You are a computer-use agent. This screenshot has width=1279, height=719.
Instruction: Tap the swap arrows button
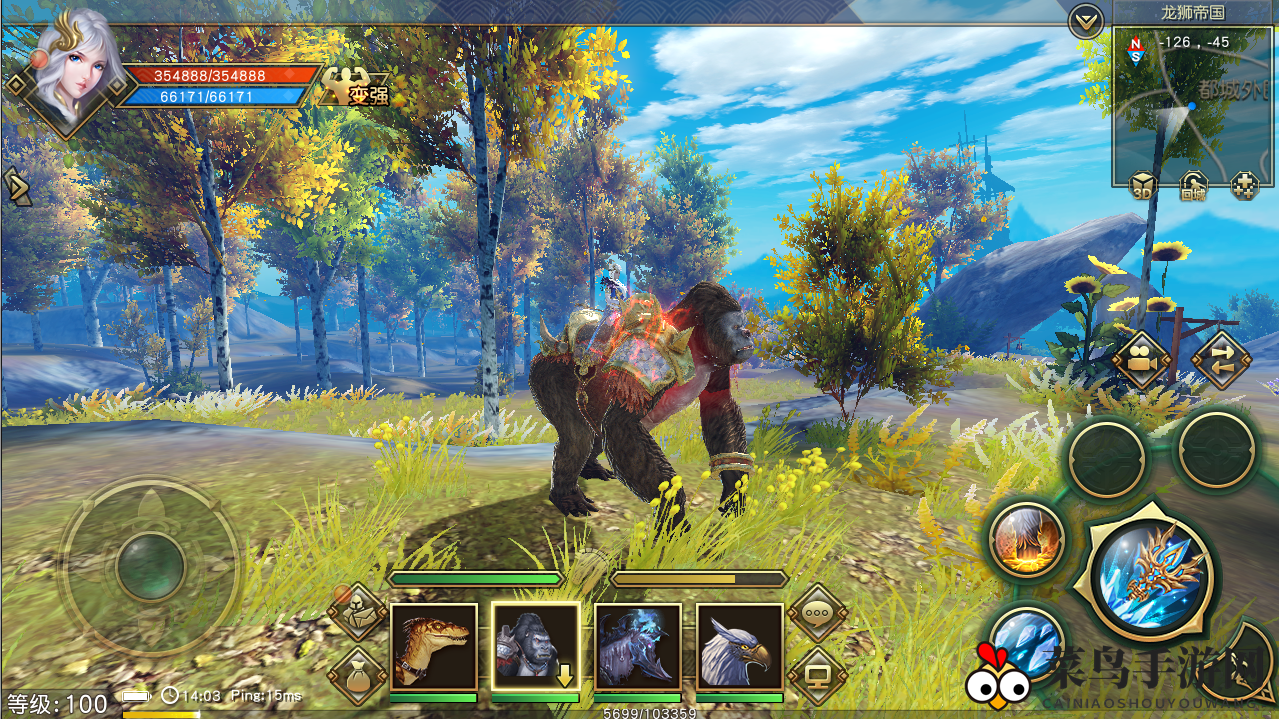pos(1221,359)
